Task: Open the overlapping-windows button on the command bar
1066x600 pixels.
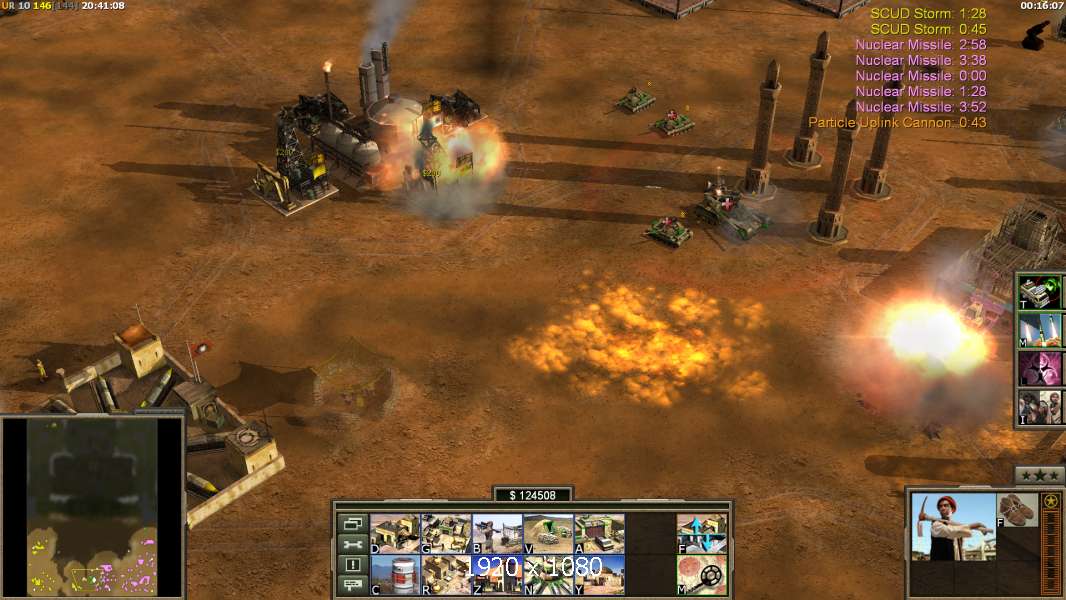Action: [x=352, y=524]
